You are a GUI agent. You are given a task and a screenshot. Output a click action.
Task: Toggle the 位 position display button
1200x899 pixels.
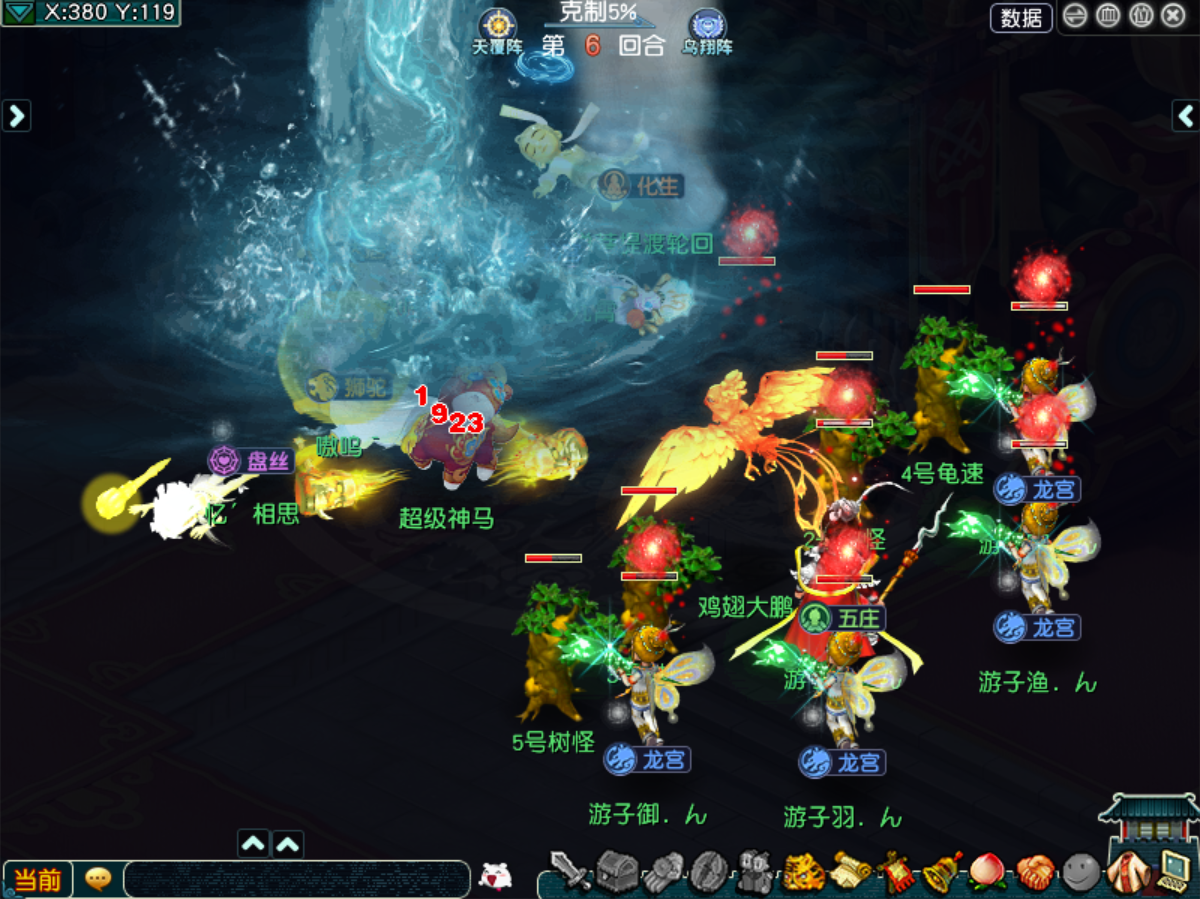(1141, 16)
